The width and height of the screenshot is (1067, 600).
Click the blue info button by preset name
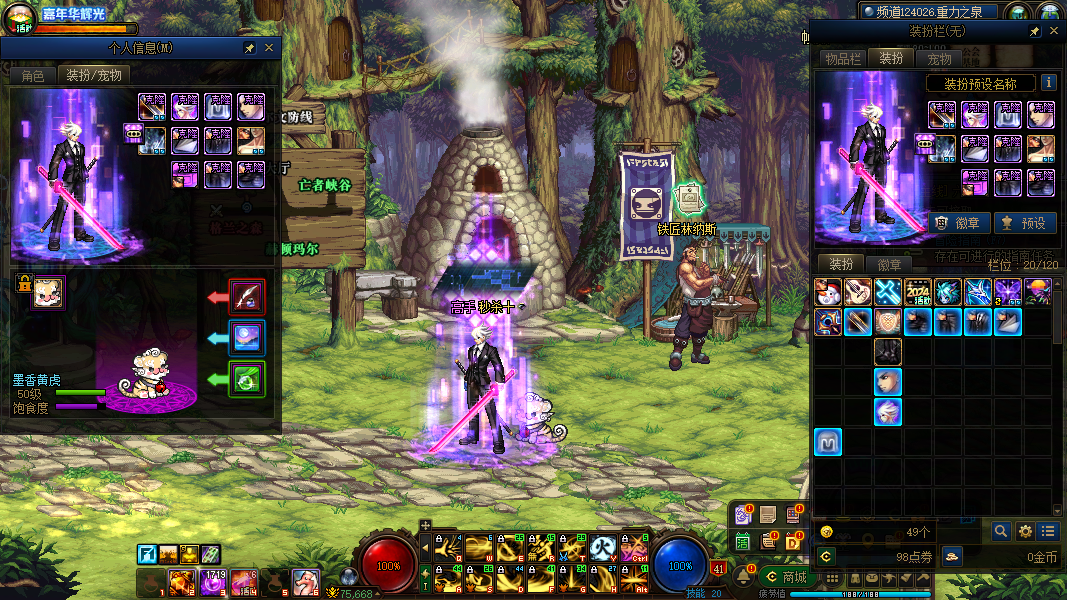(1048, 83)
